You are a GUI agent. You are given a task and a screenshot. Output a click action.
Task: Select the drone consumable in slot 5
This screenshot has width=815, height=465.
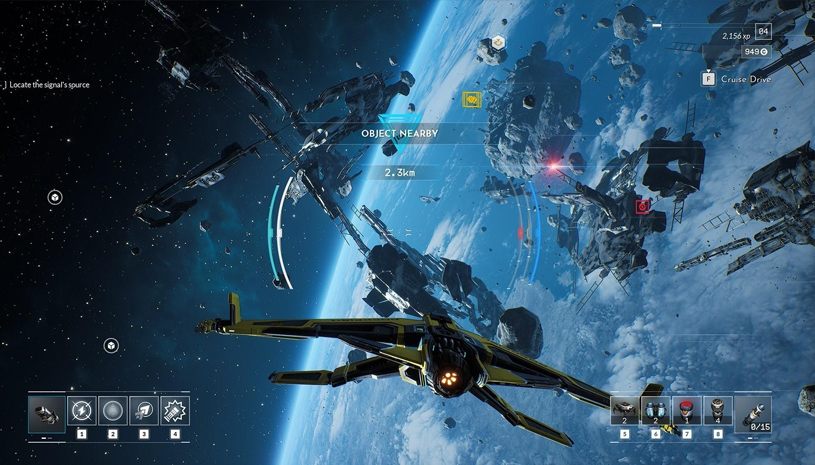(x=625, y=410)
